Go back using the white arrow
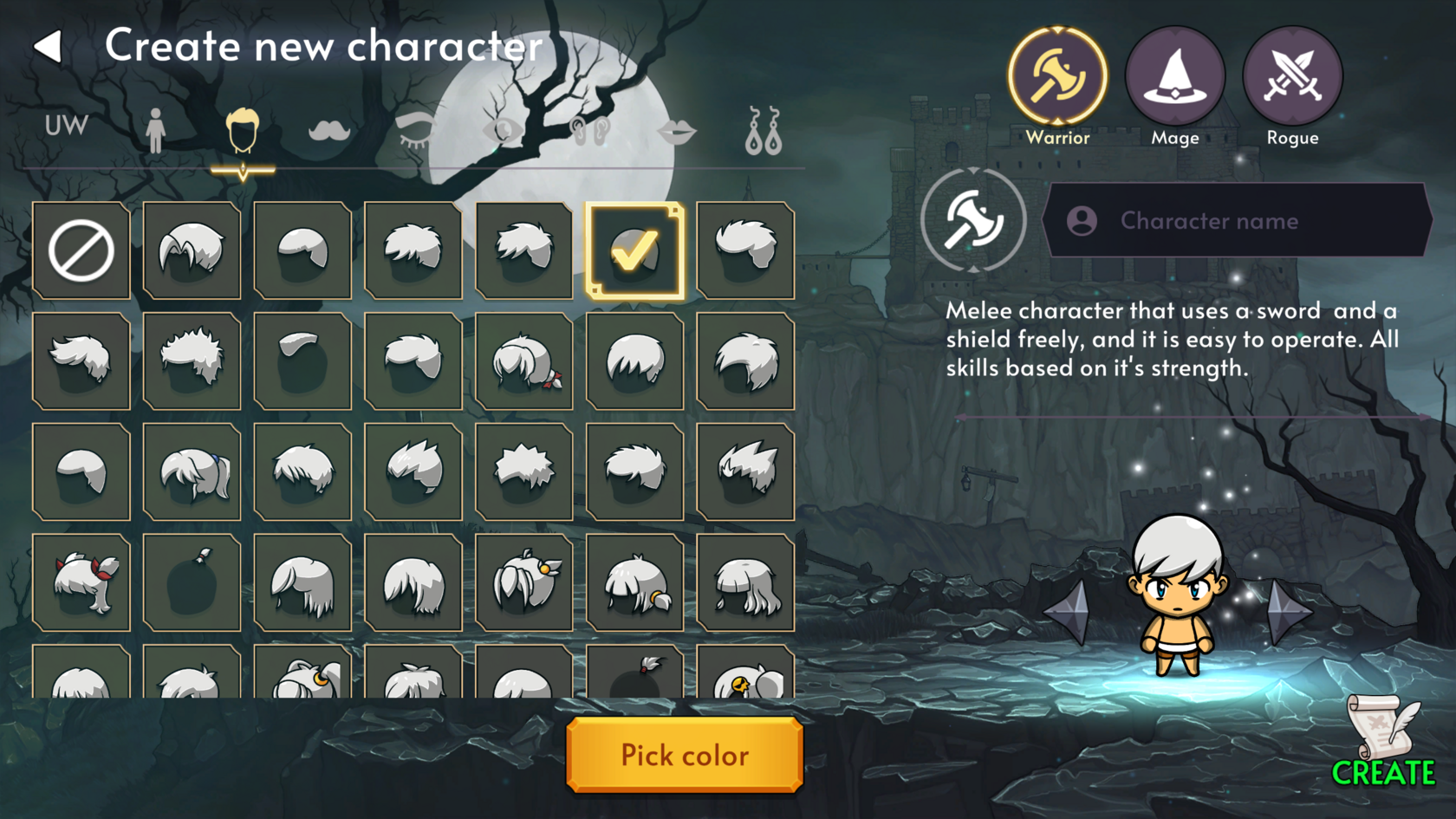Viewport: 1456px width, 819px height. [x=49, y=47]
